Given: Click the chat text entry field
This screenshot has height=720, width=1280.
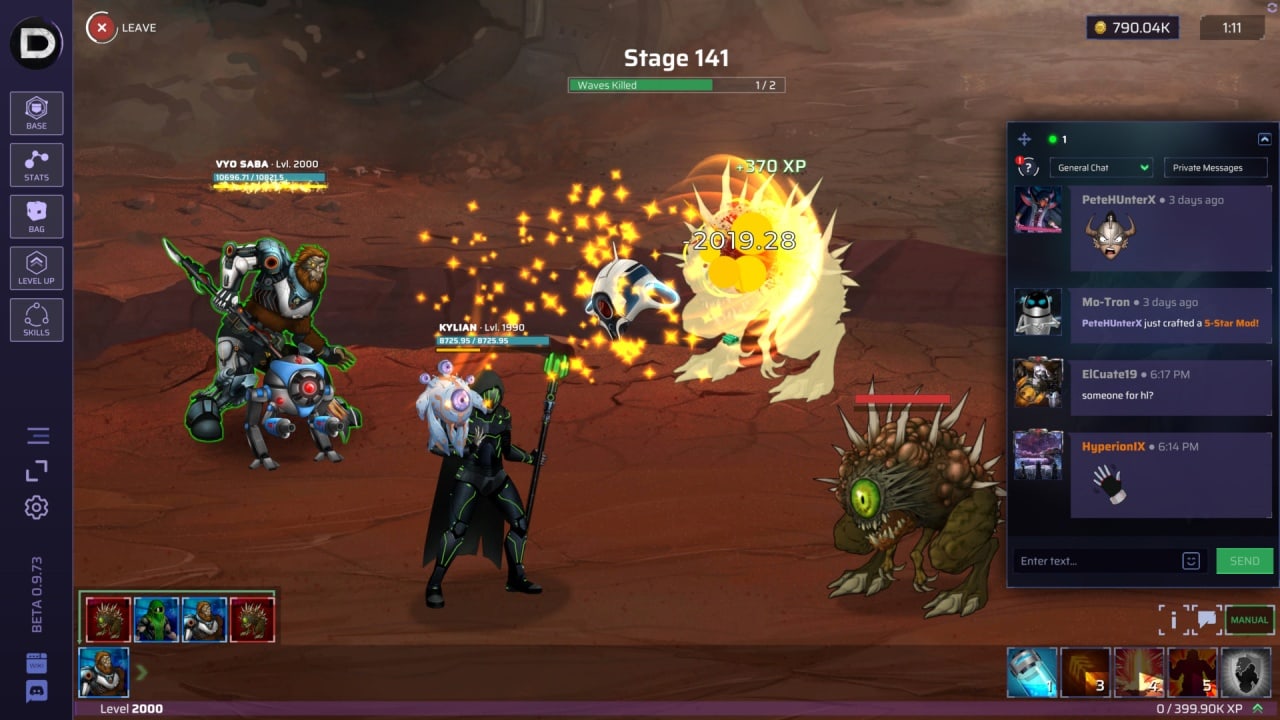Looking at the screenshot, I should click(x=1095, y=561).
